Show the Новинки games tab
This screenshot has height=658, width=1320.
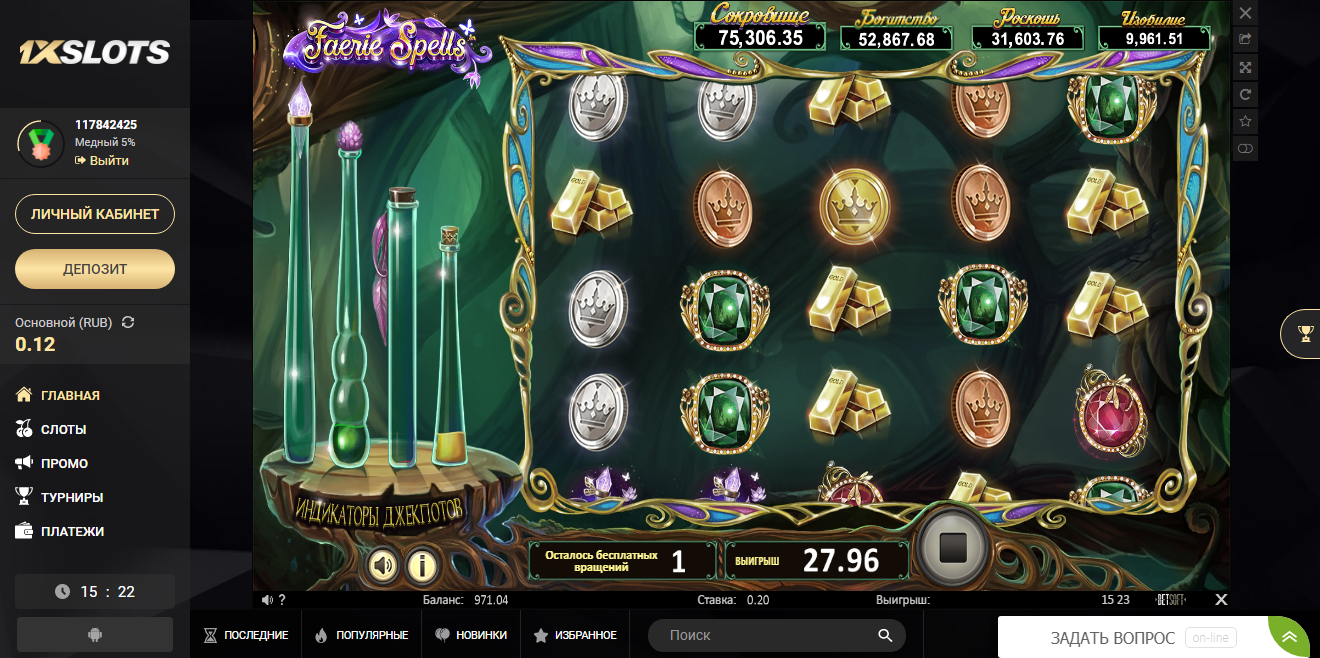pos(470,635)
